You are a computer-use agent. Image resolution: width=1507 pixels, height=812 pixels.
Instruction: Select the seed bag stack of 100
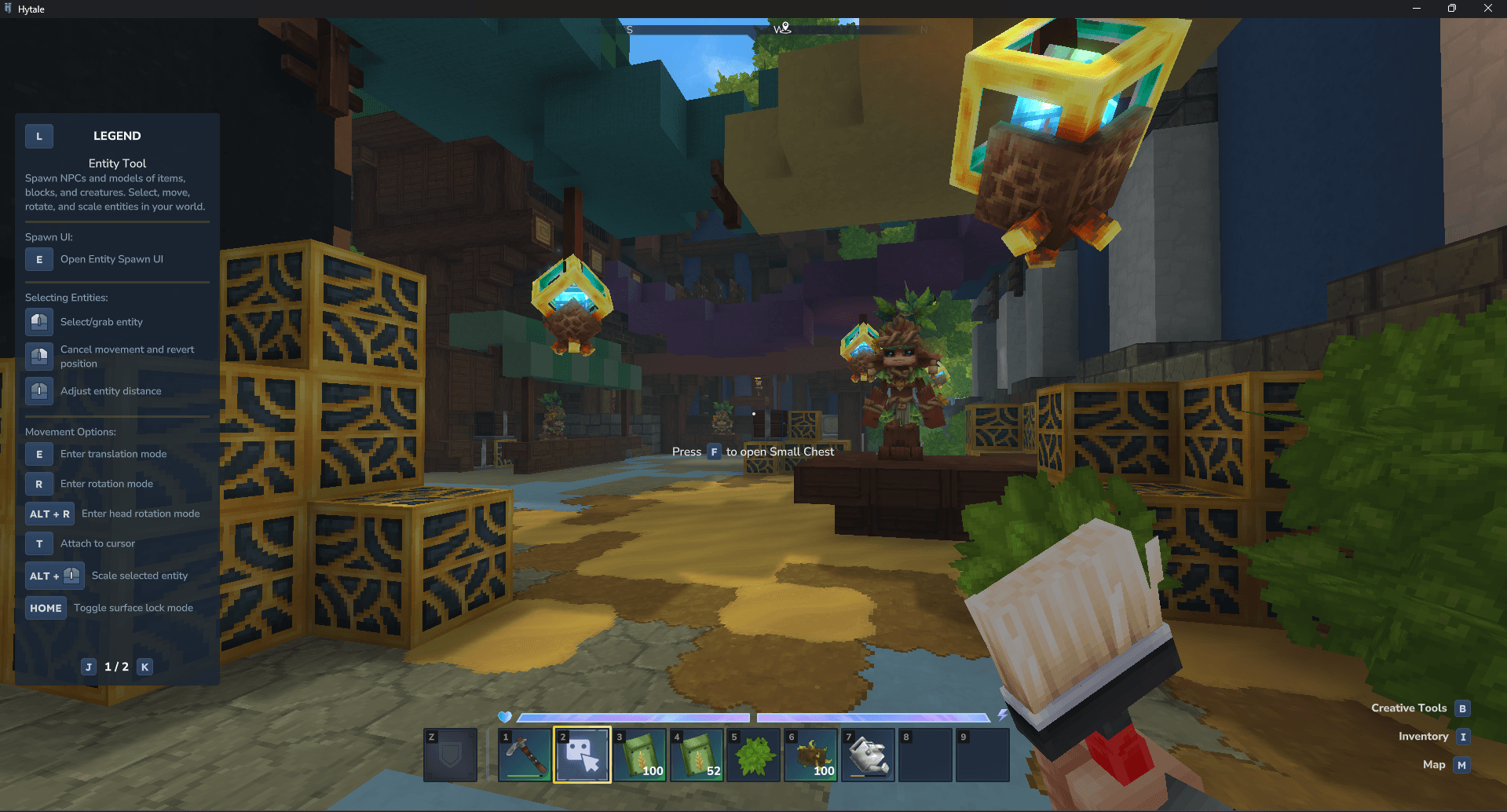639,755
